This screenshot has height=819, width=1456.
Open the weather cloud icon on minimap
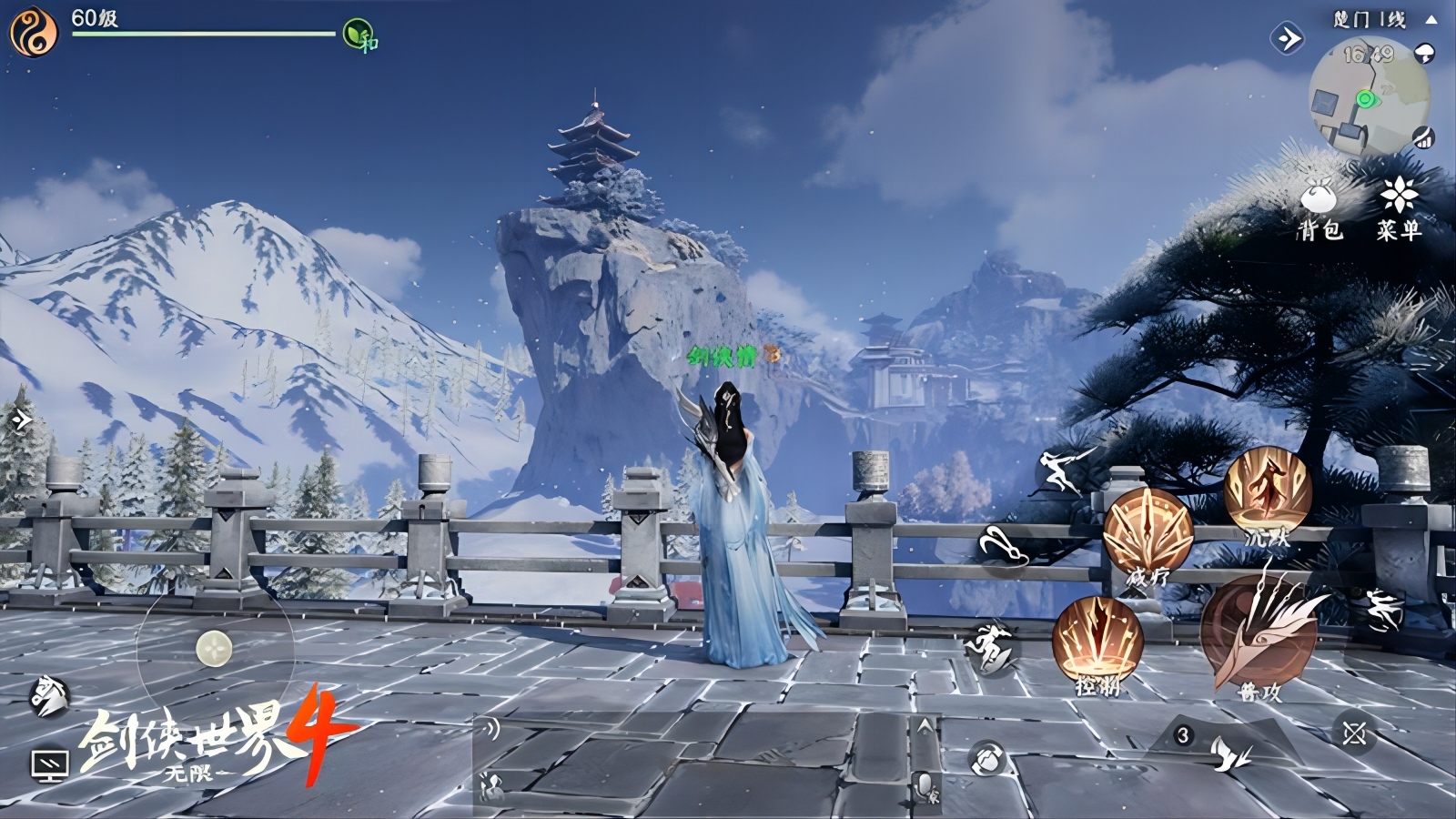pos(1426,53)
